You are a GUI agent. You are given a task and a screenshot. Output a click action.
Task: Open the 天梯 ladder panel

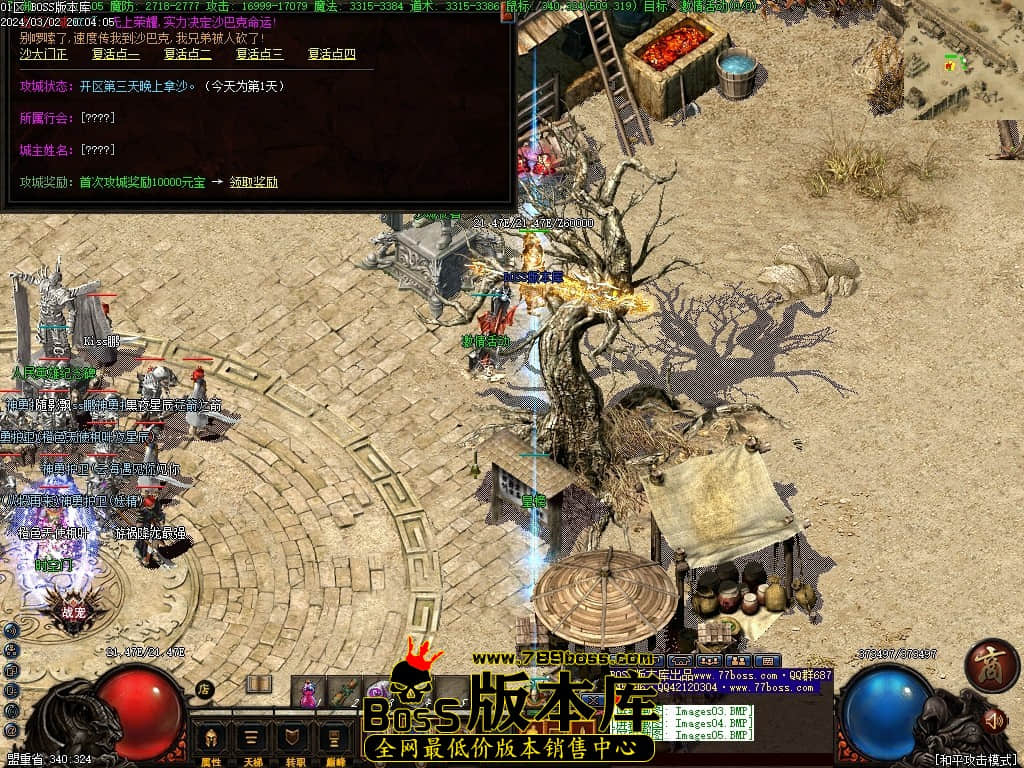click(251, 741)
